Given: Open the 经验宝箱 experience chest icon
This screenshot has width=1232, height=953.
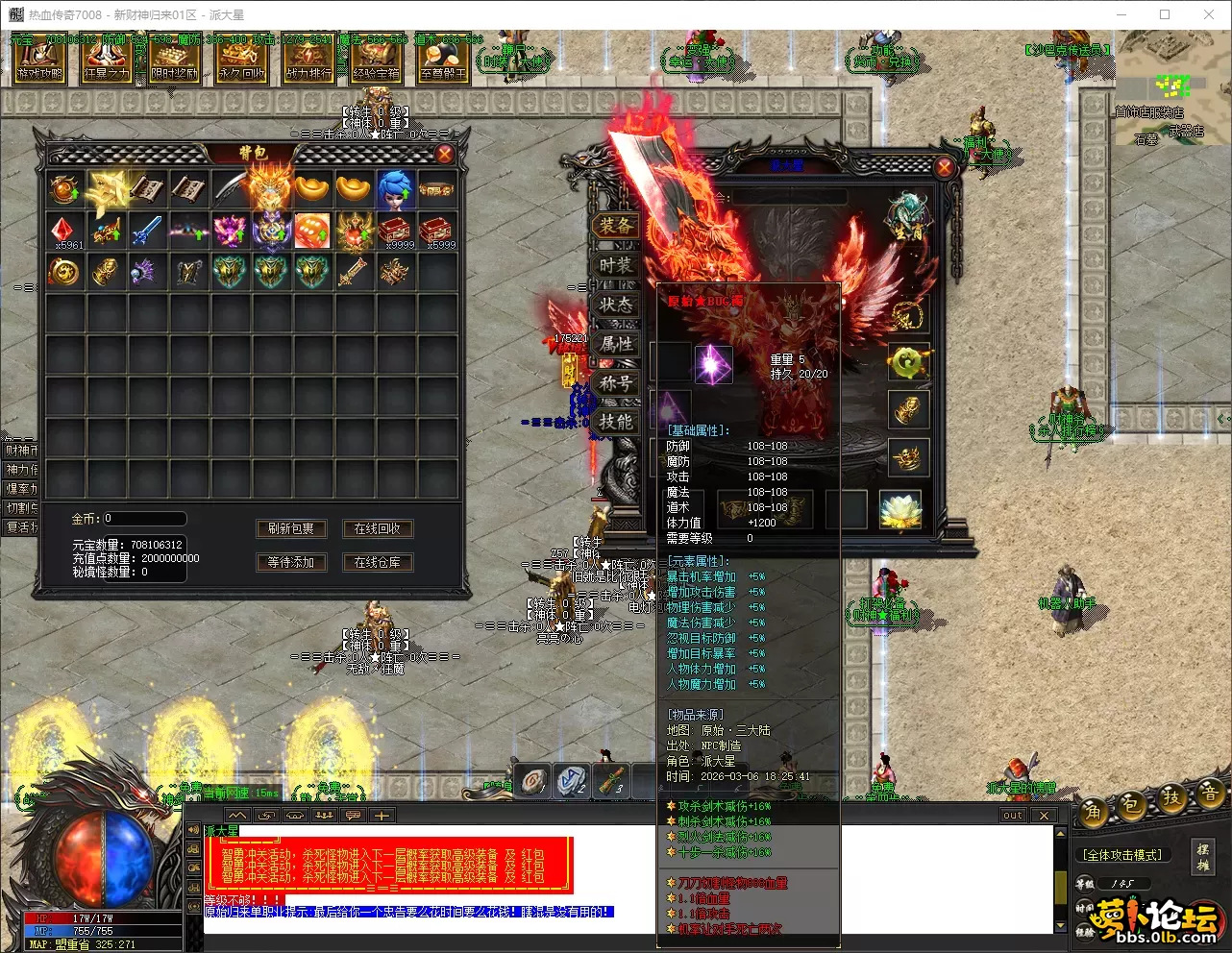Looking at the screenshot, I should [376, 60].
